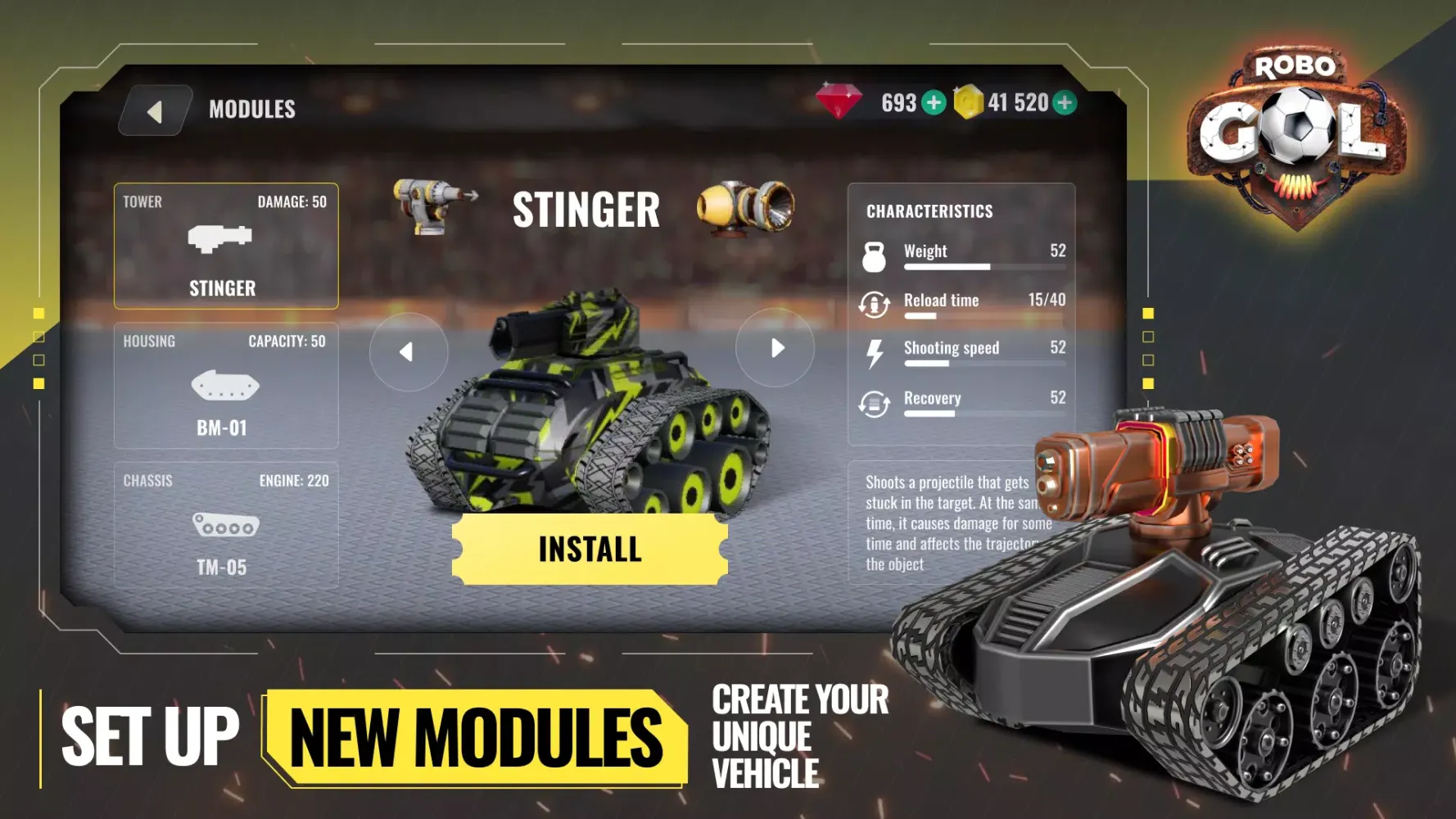Select the Tower Stinger slot
The width and height of the screenshot is (1456, 819).
[226, 246]
